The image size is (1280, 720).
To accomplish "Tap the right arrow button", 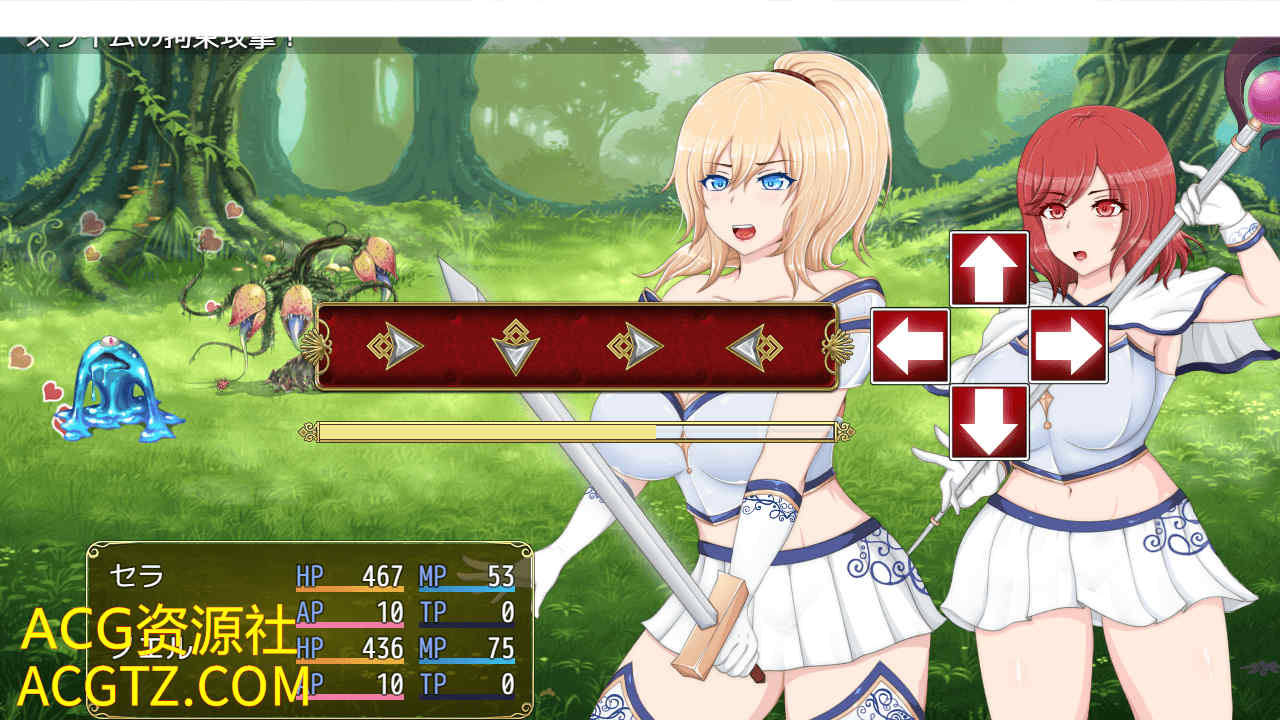I will coord(1068,346).
